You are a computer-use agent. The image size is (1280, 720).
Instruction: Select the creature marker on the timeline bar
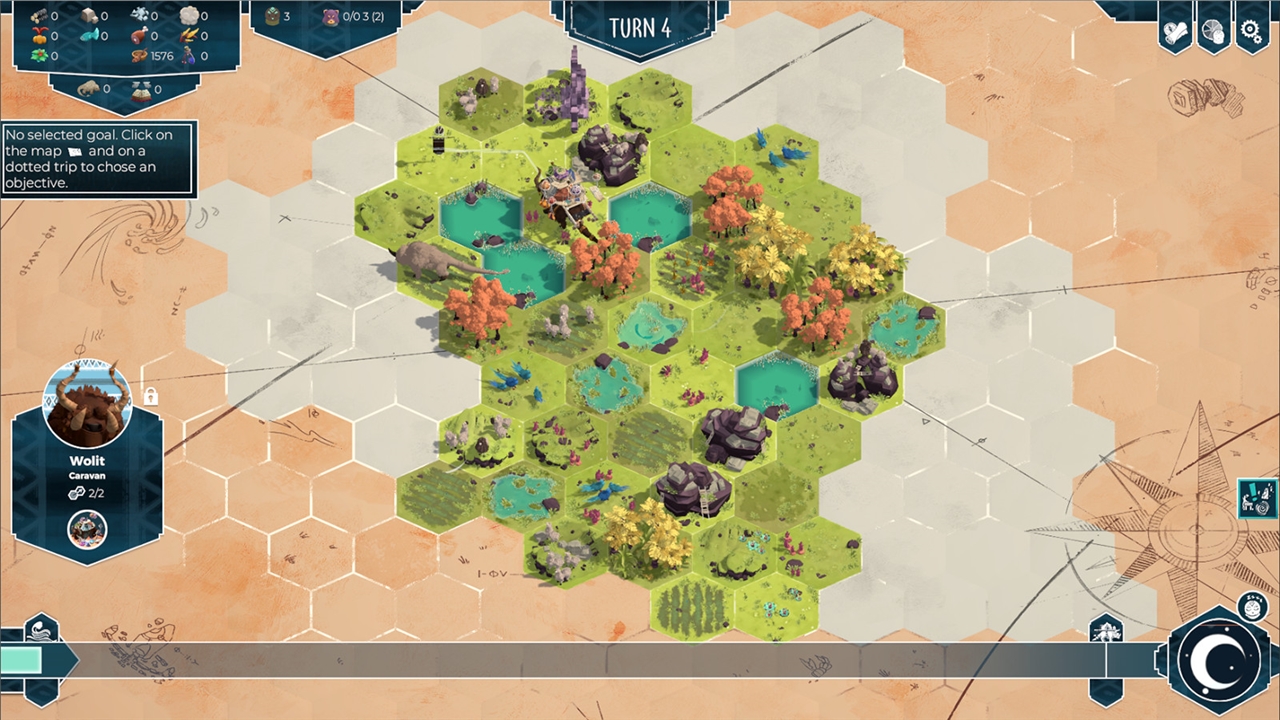tap(1107, 632)
